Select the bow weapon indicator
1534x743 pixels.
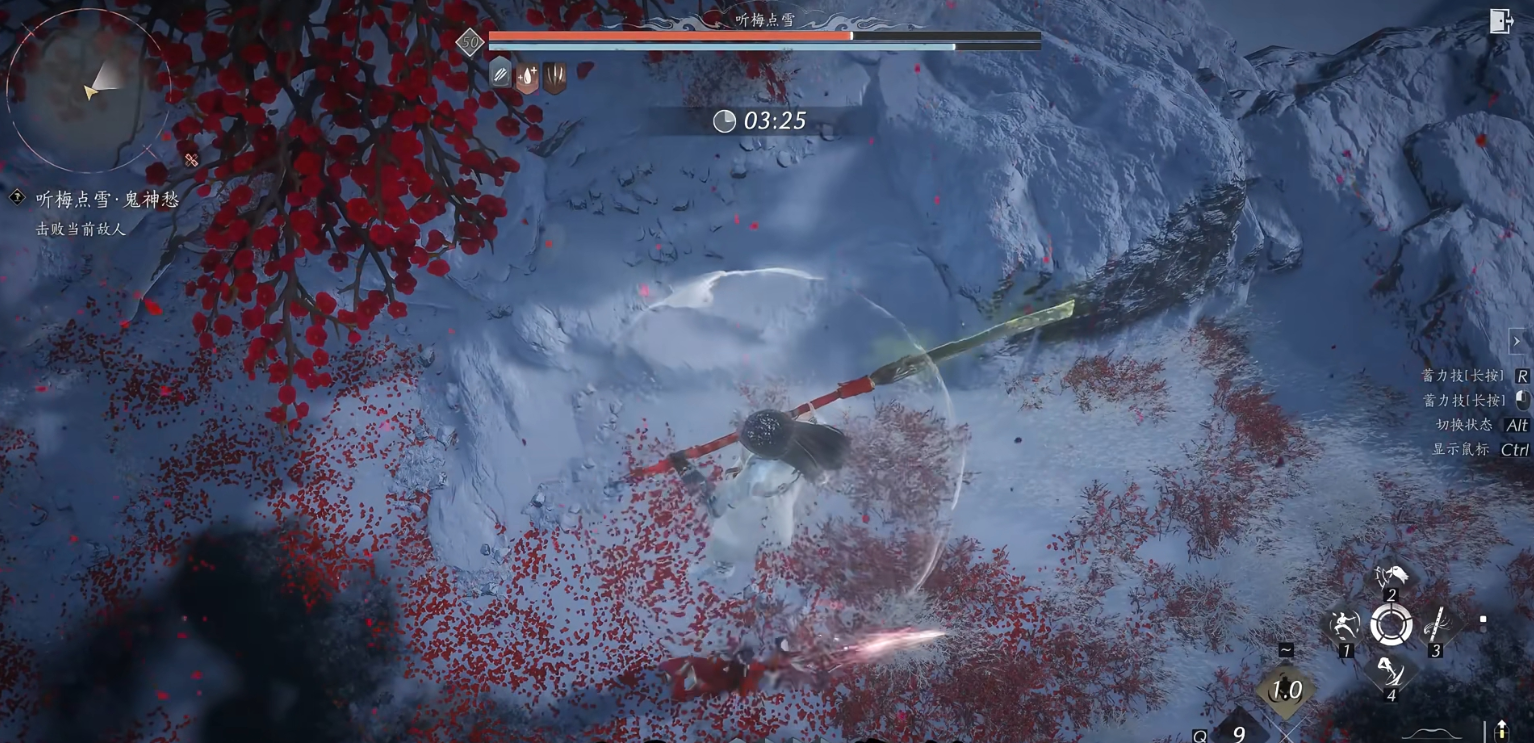coord(1432,735)
